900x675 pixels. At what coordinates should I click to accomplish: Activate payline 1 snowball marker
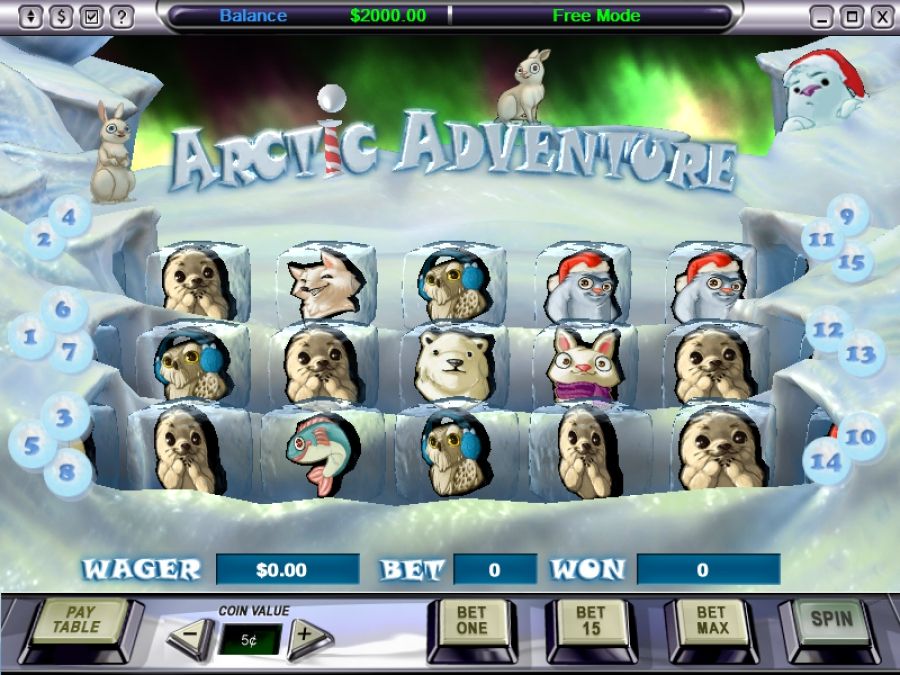pyautogui.click(x=30, y=337)
